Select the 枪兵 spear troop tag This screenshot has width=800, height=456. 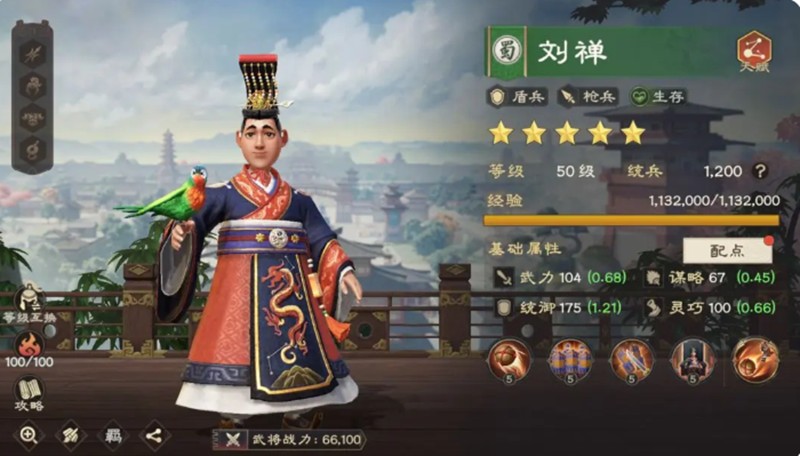point(588,97)
